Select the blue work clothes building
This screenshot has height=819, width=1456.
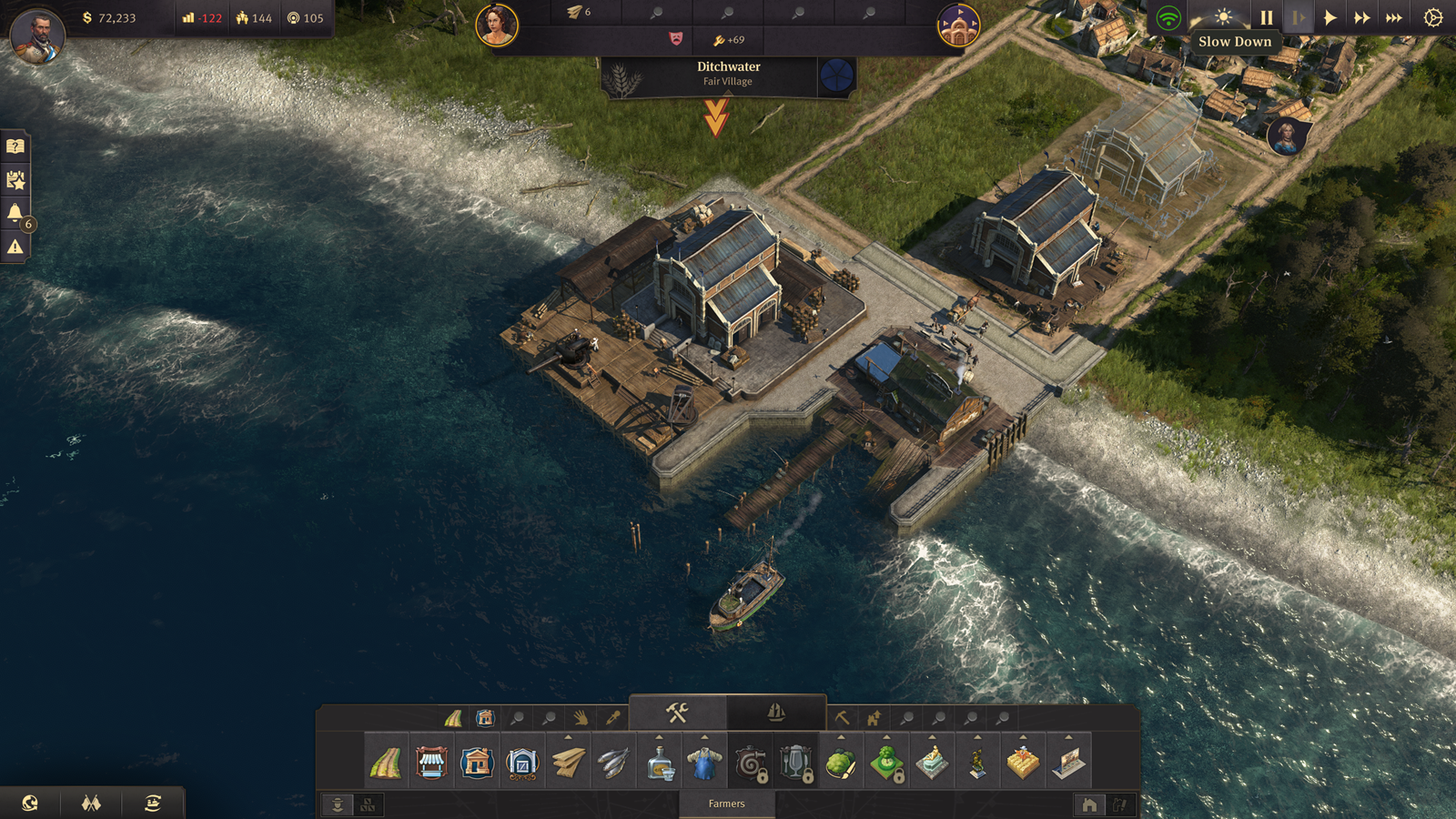click(x=704, y=763)
